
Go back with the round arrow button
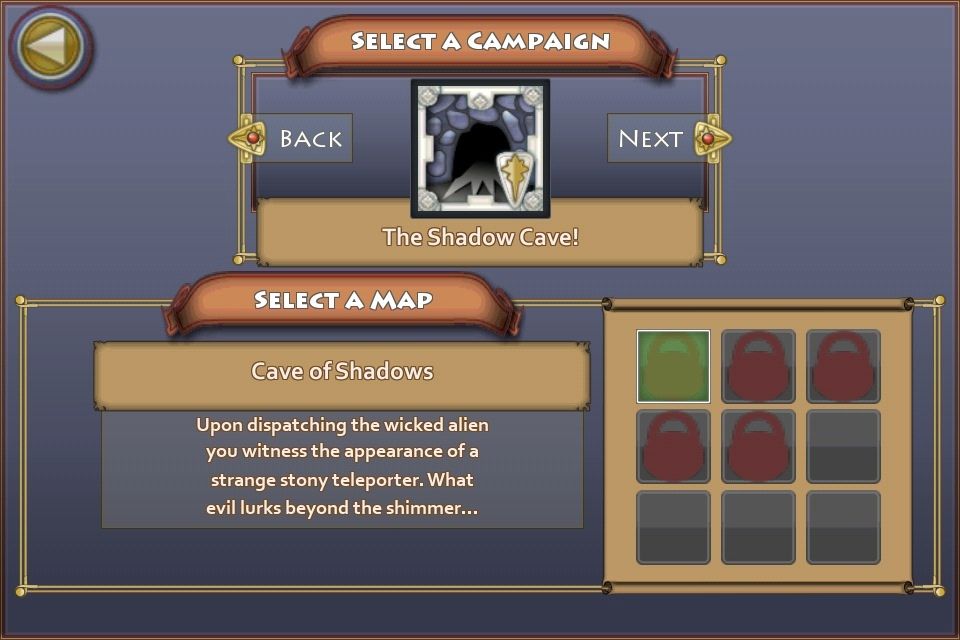[51, 46]
